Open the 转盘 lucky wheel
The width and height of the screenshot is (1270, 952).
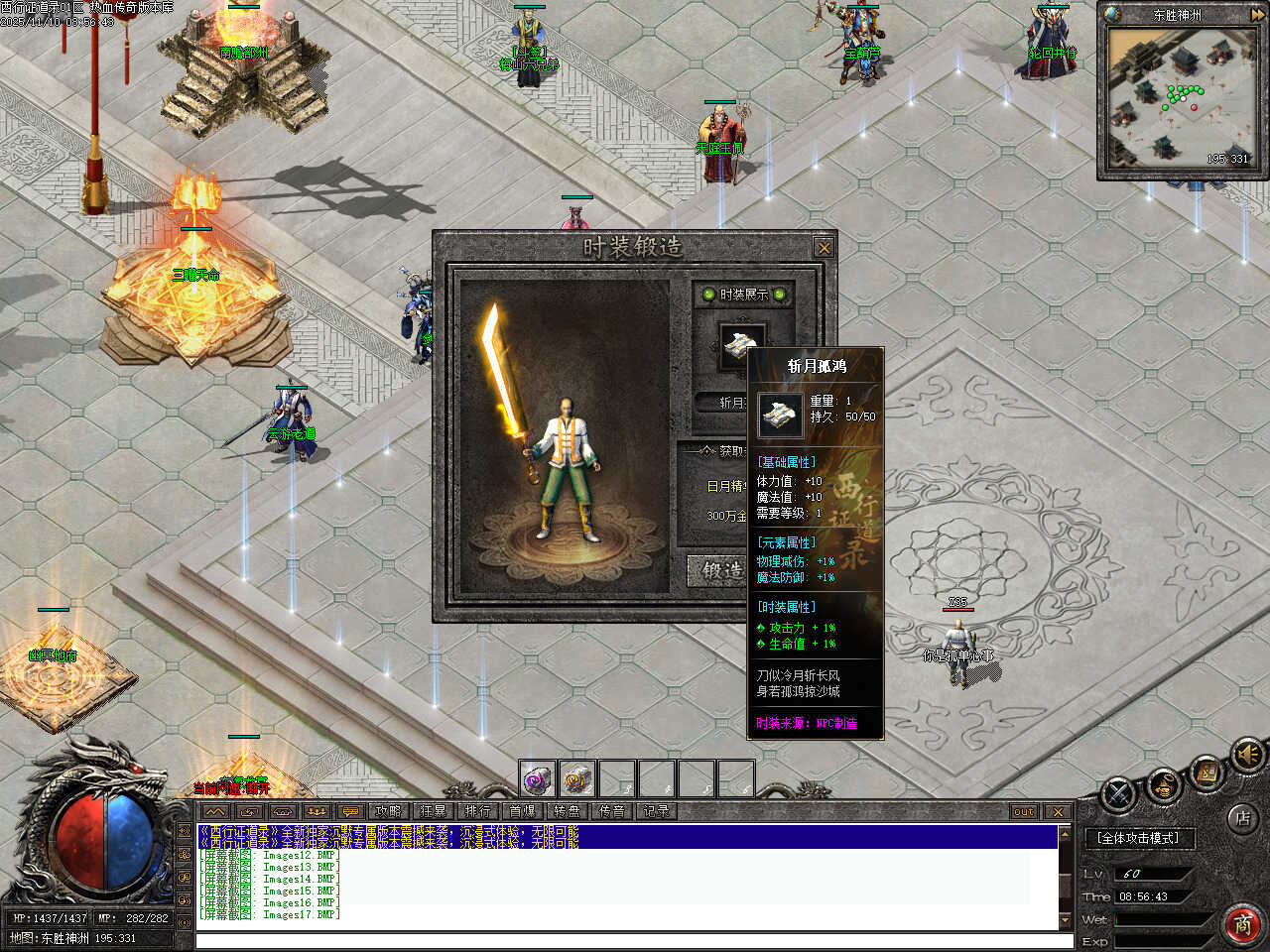[x=567, y=811]
